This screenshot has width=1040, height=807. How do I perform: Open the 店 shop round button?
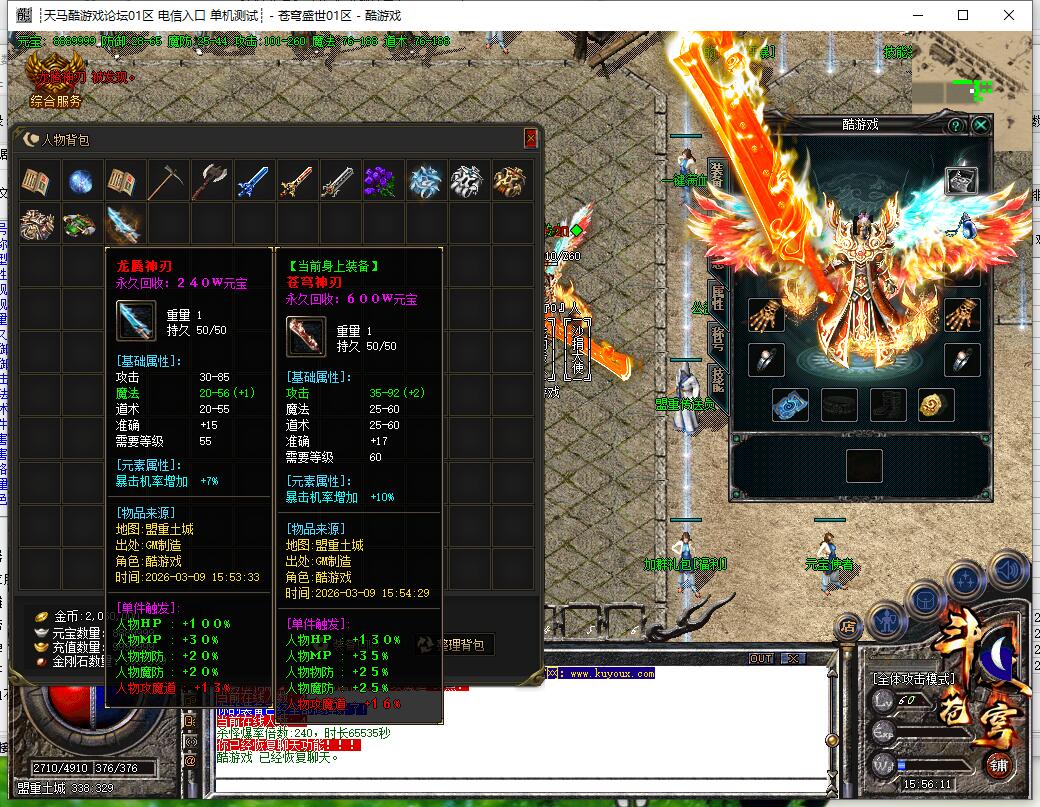click(x=847, y=627)
